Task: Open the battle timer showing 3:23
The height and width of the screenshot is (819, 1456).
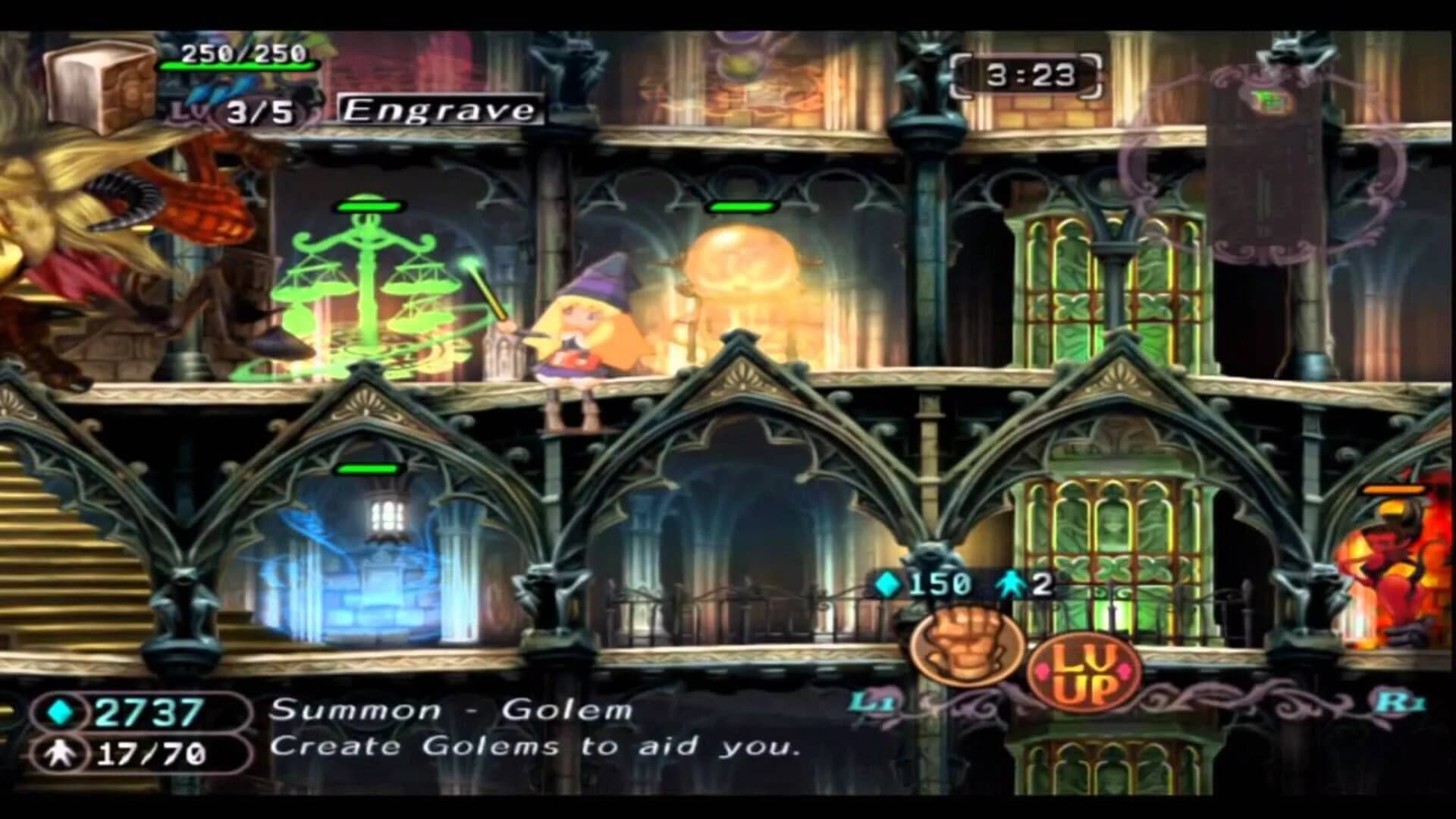Action: [x=1031, y=74]
